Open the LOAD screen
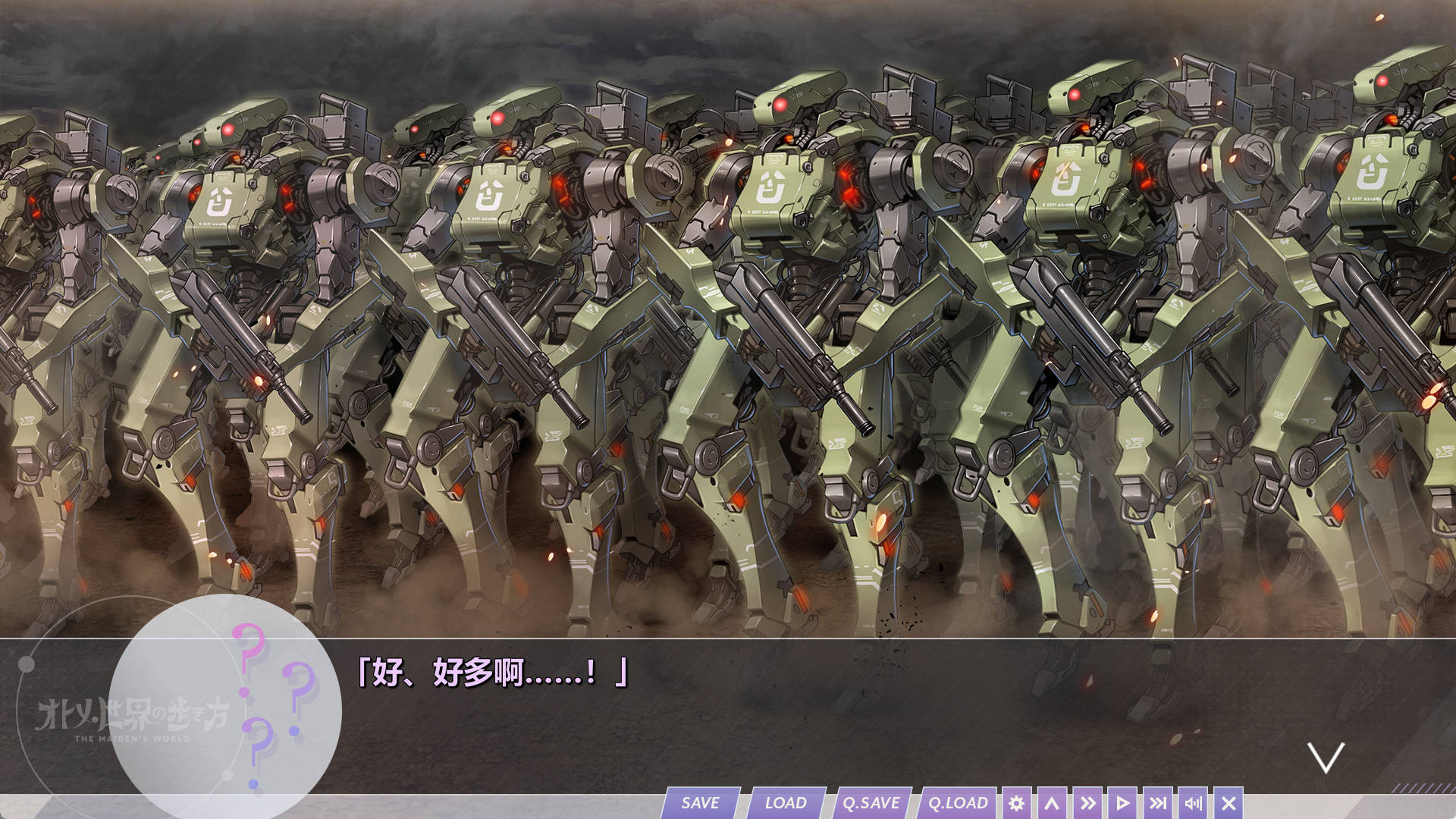 786,802
